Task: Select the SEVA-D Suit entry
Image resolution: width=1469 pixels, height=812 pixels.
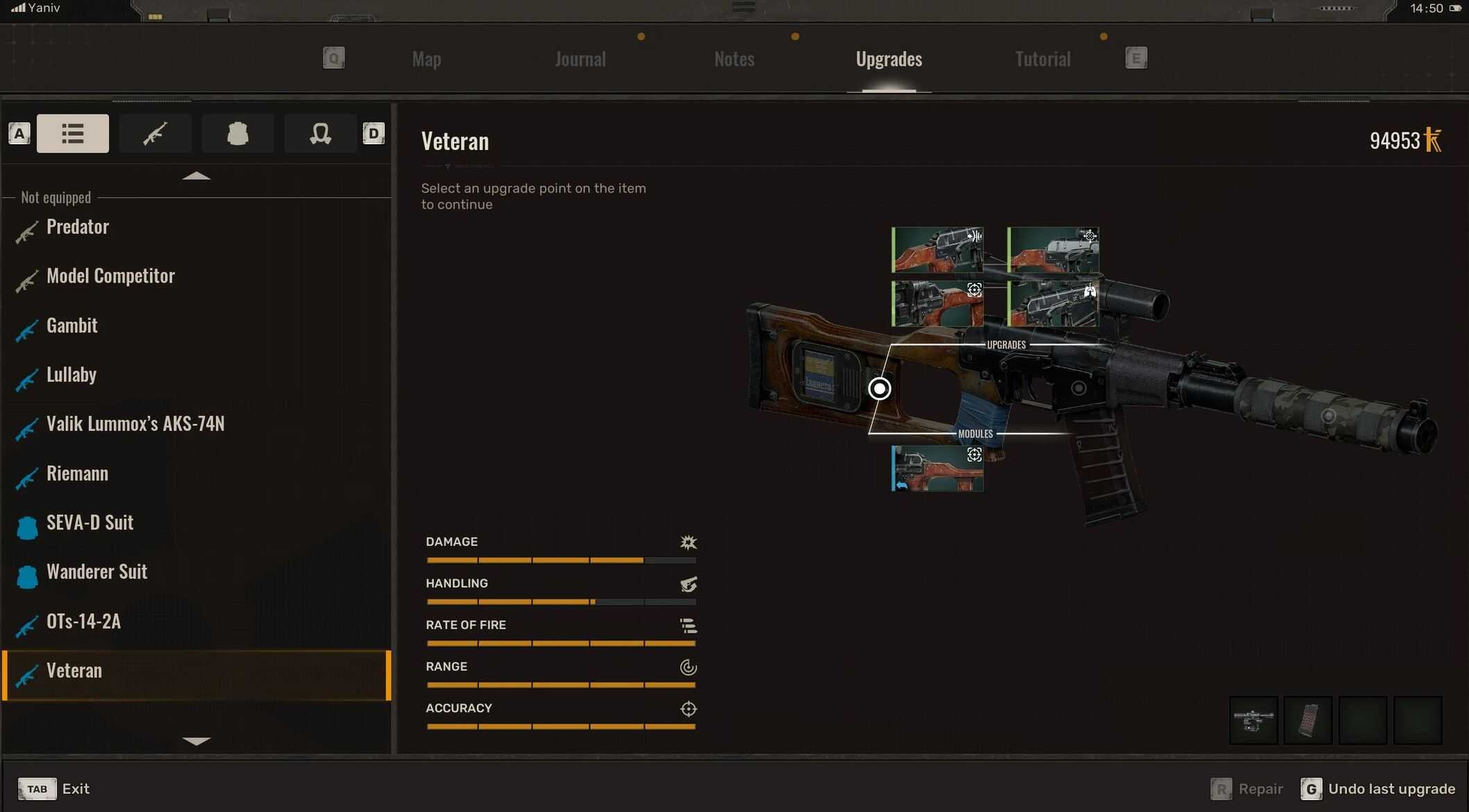Action: click(x=90, y=523)
